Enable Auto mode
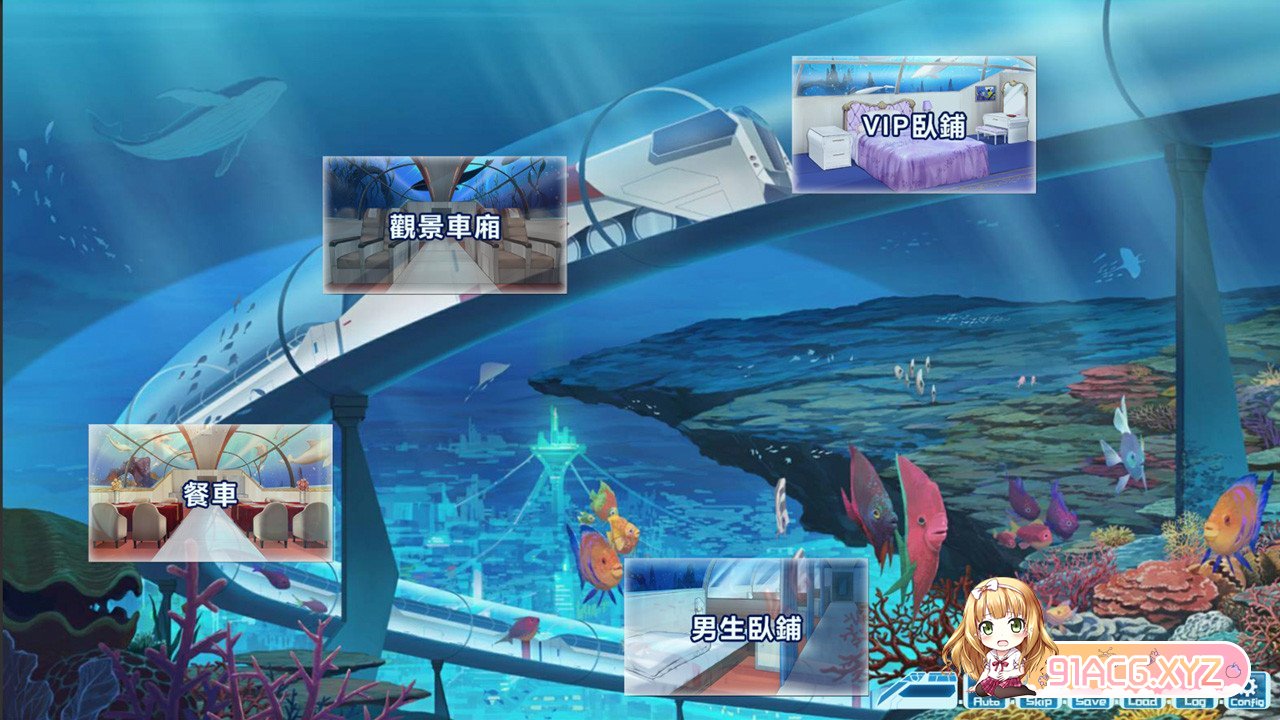 tap(987, 702)
